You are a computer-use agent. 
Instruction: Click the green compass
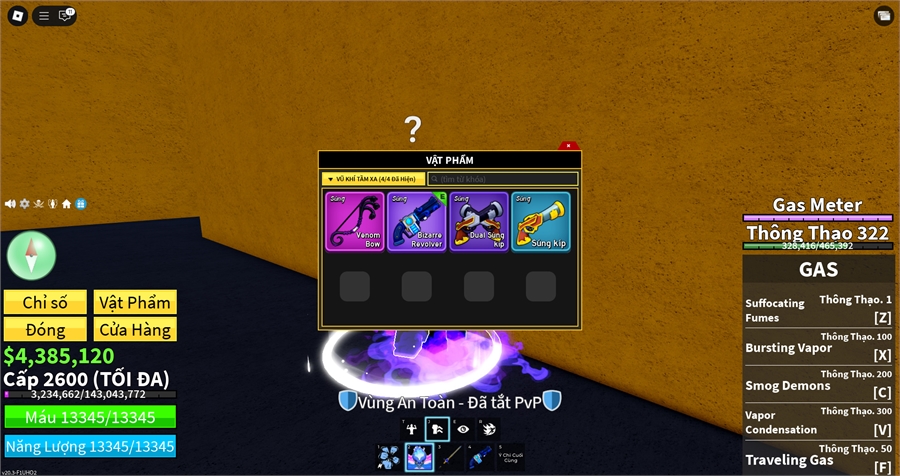tap(32, 254)
